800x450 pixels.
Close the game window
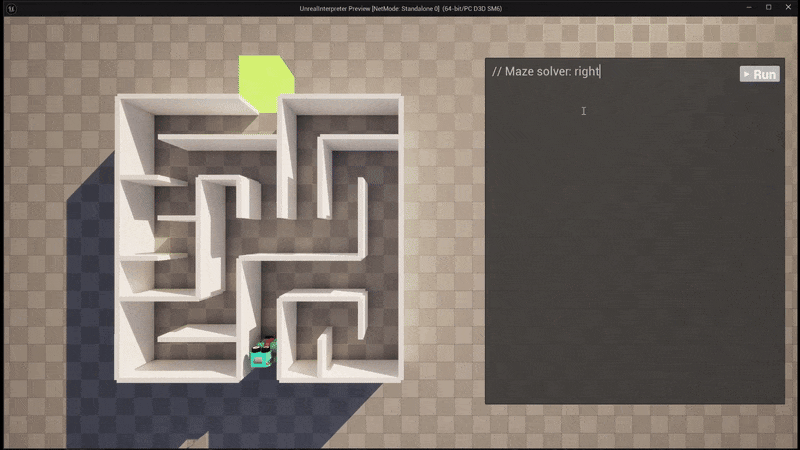(787, 7)
